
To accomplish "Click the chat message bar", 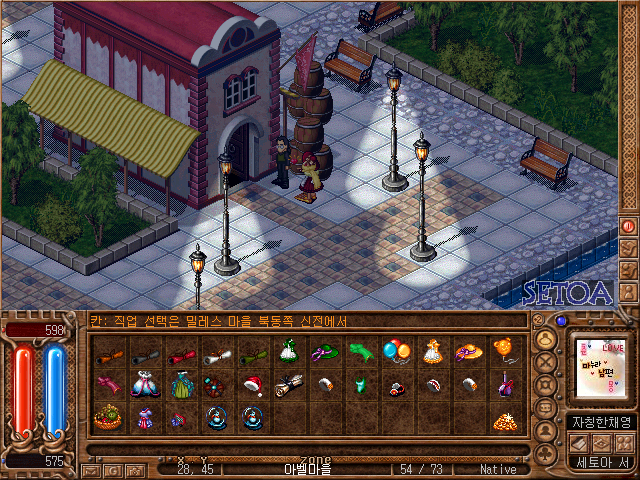I will click(x=308, y=321).
